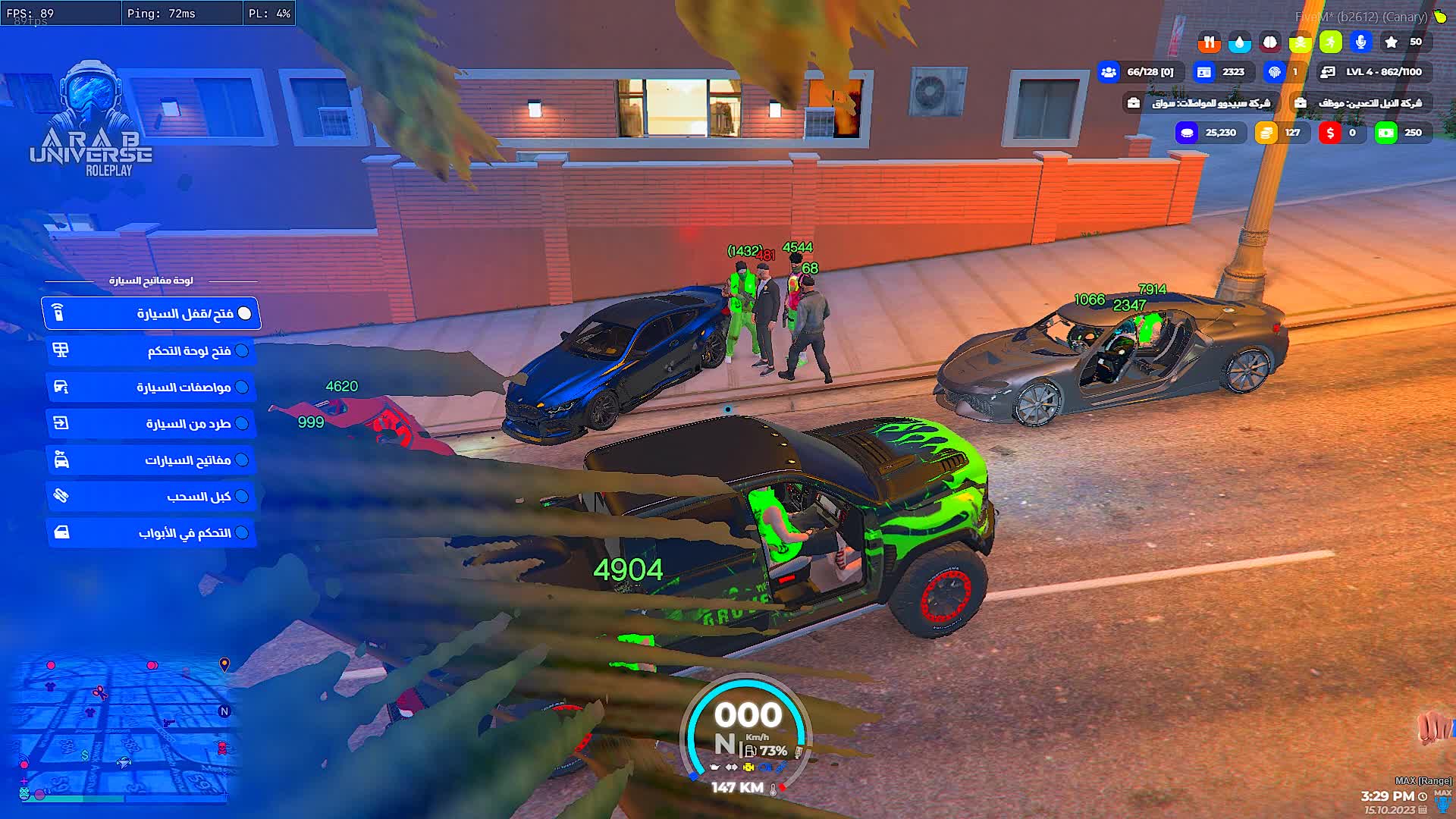Click the ID card icon
1456x819 pixels.
tap(1203, 72)
